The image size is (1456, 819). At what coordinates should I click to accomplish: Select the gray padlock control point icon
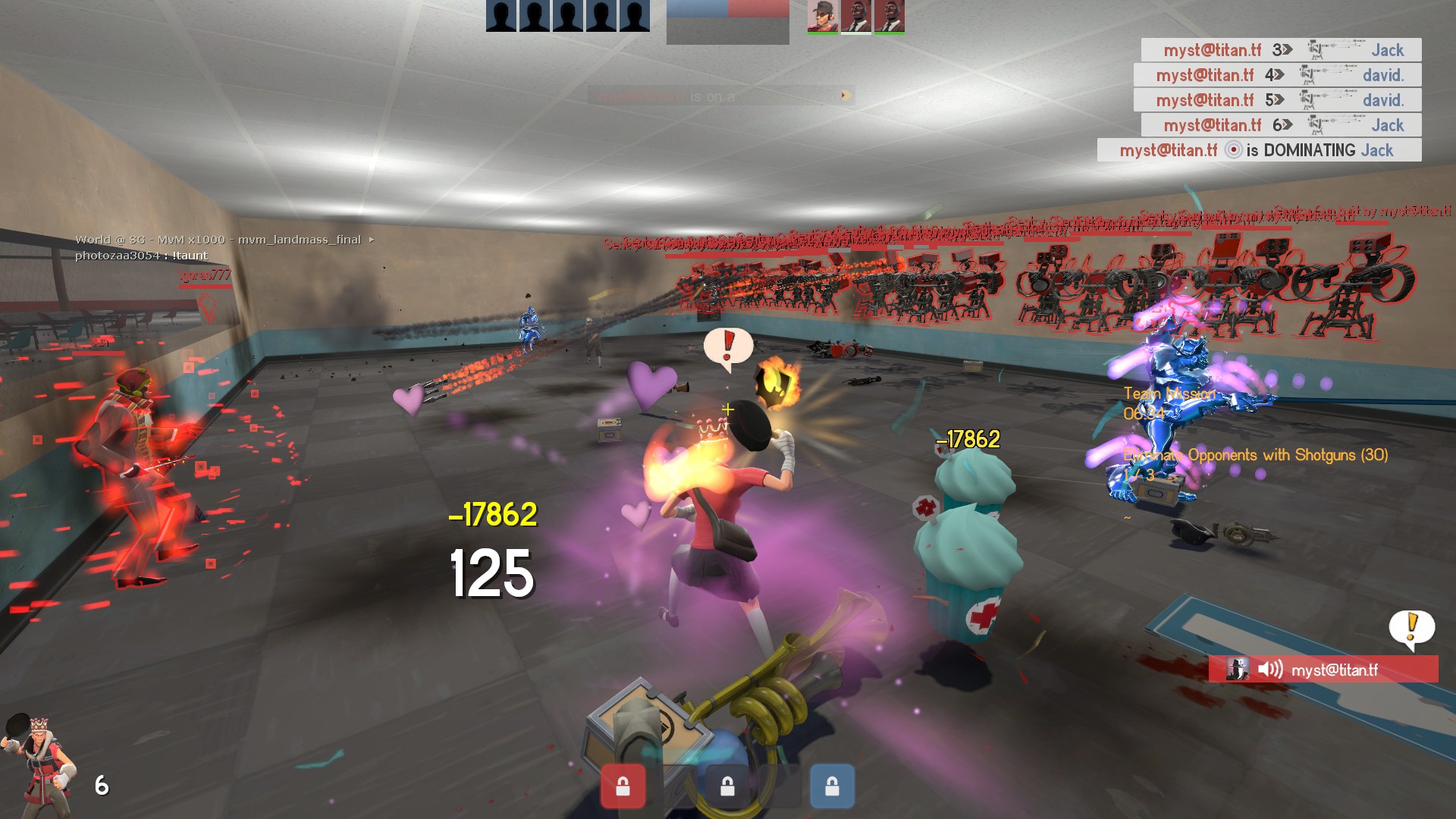click(727, 786)
